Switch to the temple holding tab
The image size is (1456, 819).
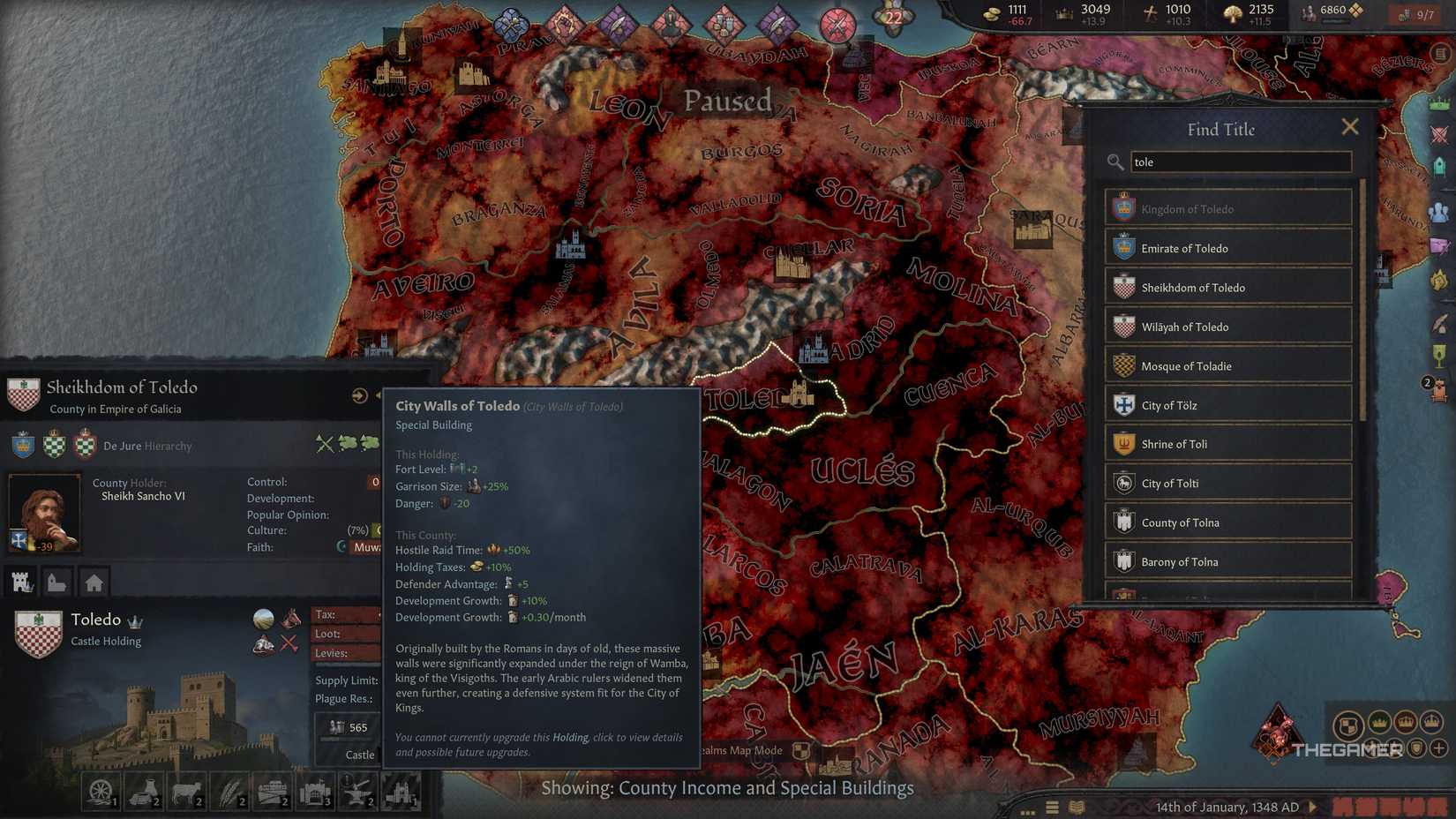[x=56, y=582]
